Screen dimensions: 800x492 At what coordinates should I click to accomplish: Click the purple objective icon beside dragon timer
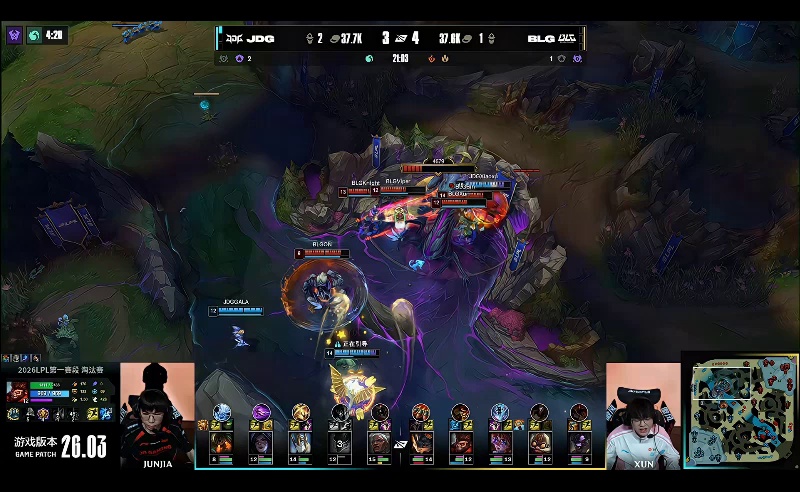point(14,34)
